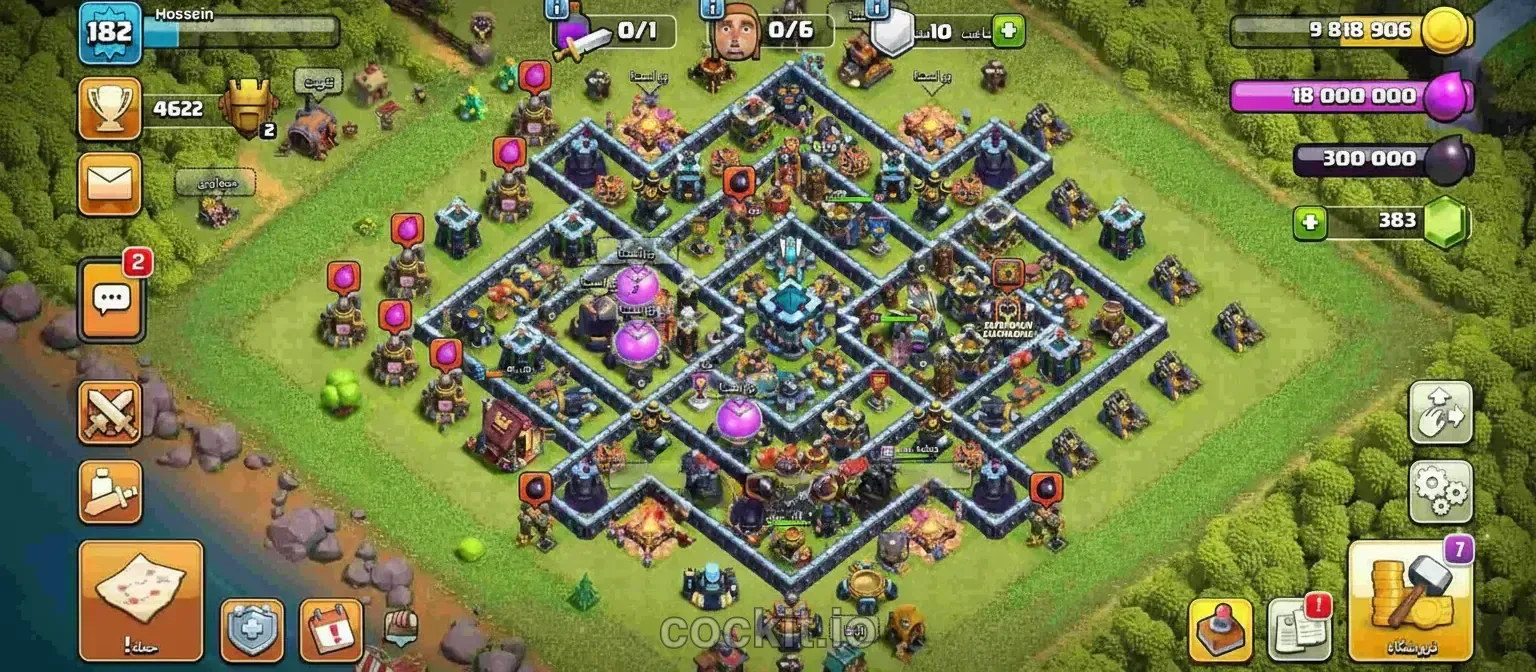1536x672 pixels.
Task: Add shield time with the green plus
Action: tap(1009, 31)
